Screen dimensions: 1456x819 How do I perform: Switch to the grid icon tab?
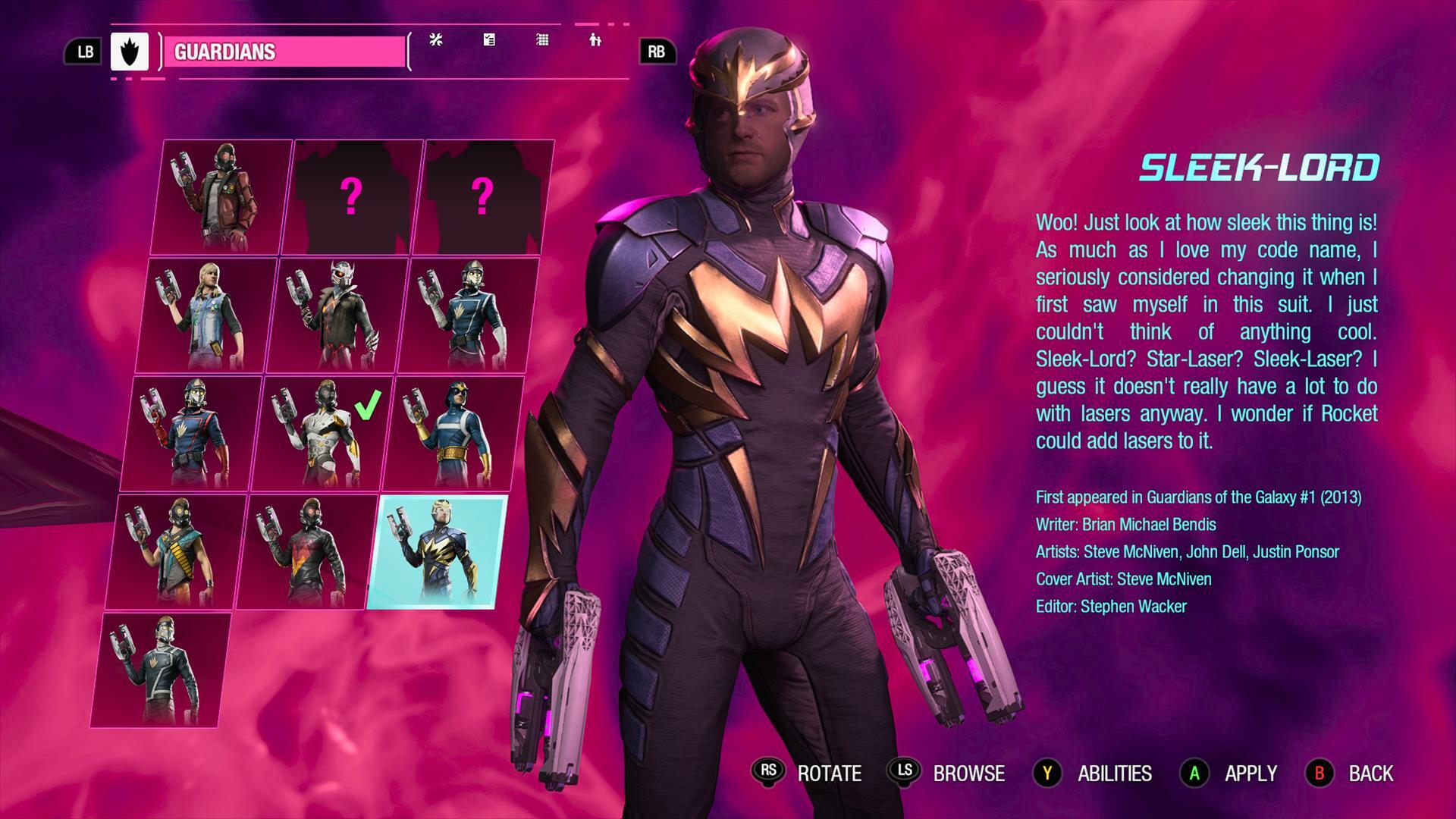(x=542, y=40)
